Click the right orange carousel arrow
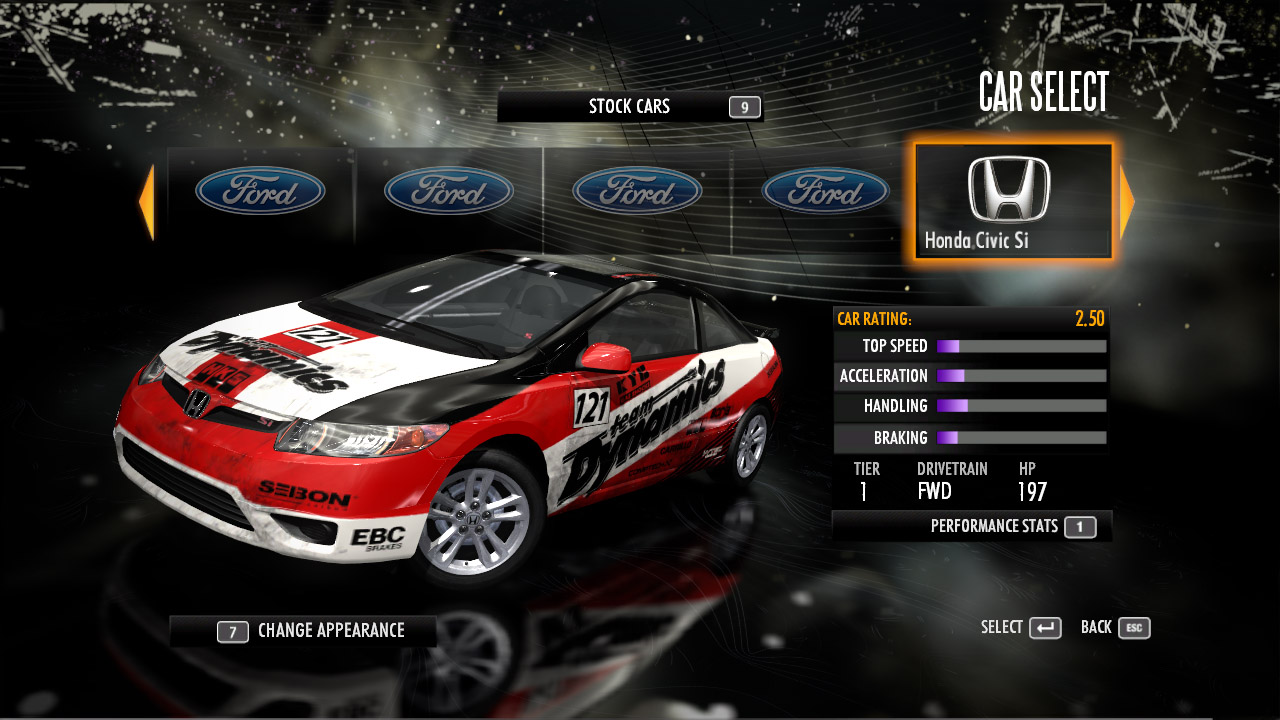This screenshot has height=720, width=1280. 1126,202
